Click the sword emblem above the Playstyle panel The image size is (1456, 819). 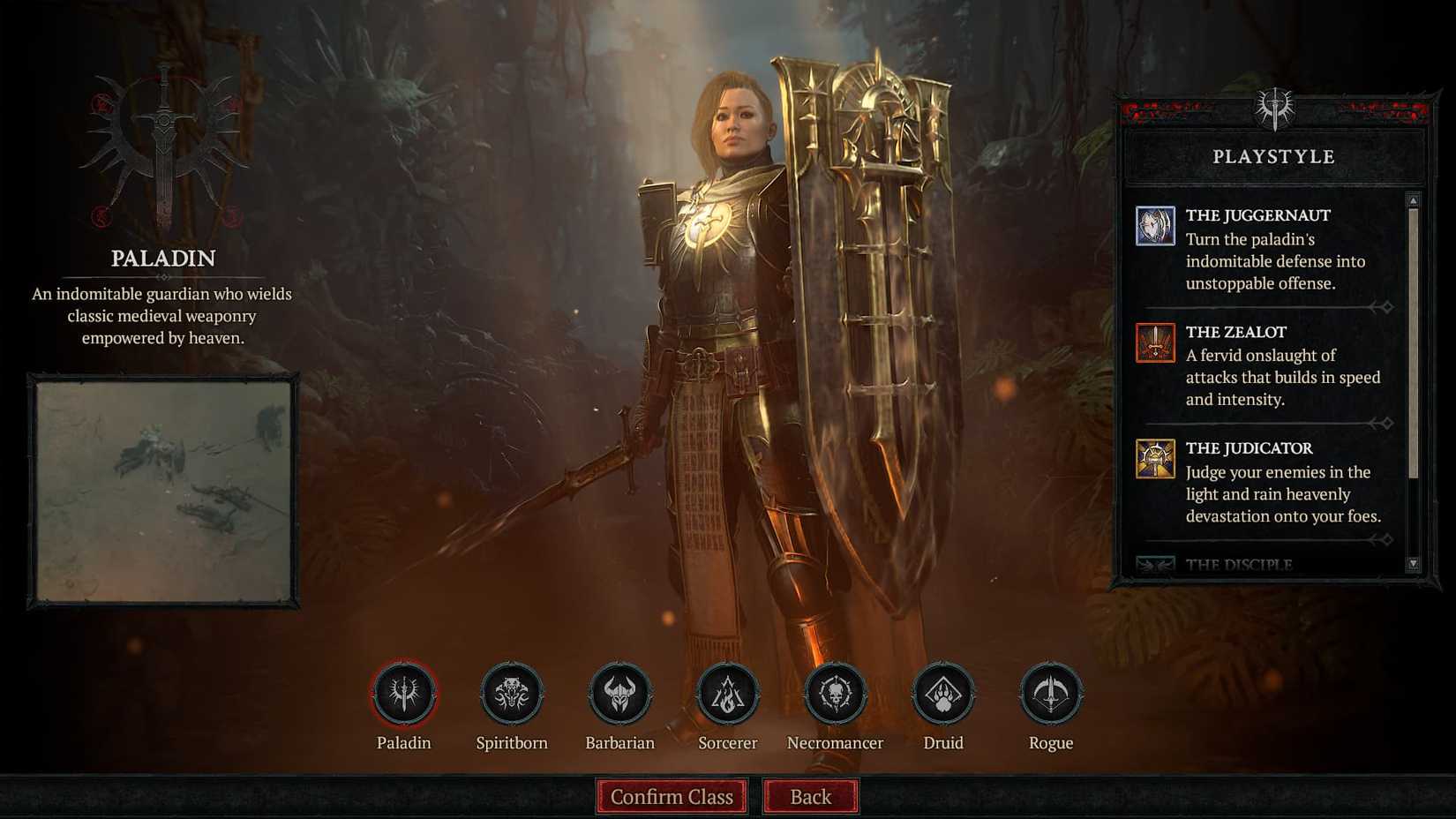(x=1273, y=109)
